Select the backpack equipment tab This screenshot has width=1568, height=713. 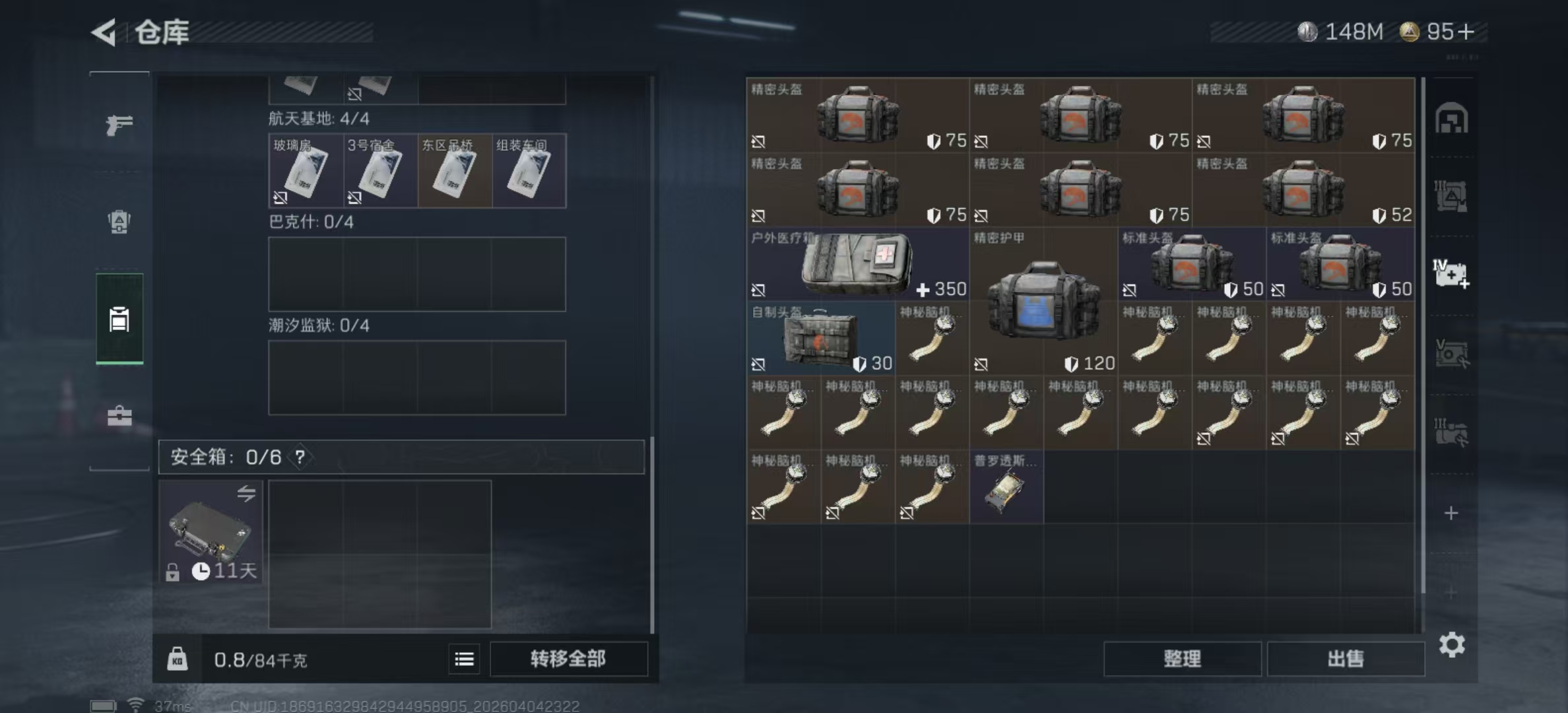[x=119, y=222]
